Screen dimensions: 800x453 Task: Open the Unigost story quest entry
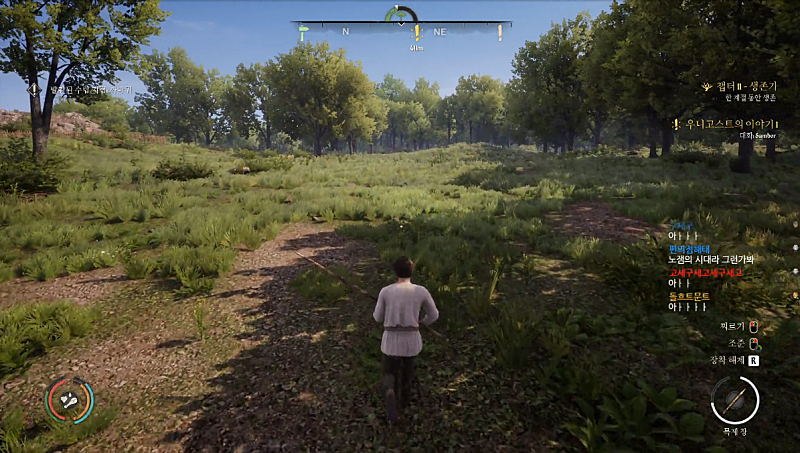730,123
